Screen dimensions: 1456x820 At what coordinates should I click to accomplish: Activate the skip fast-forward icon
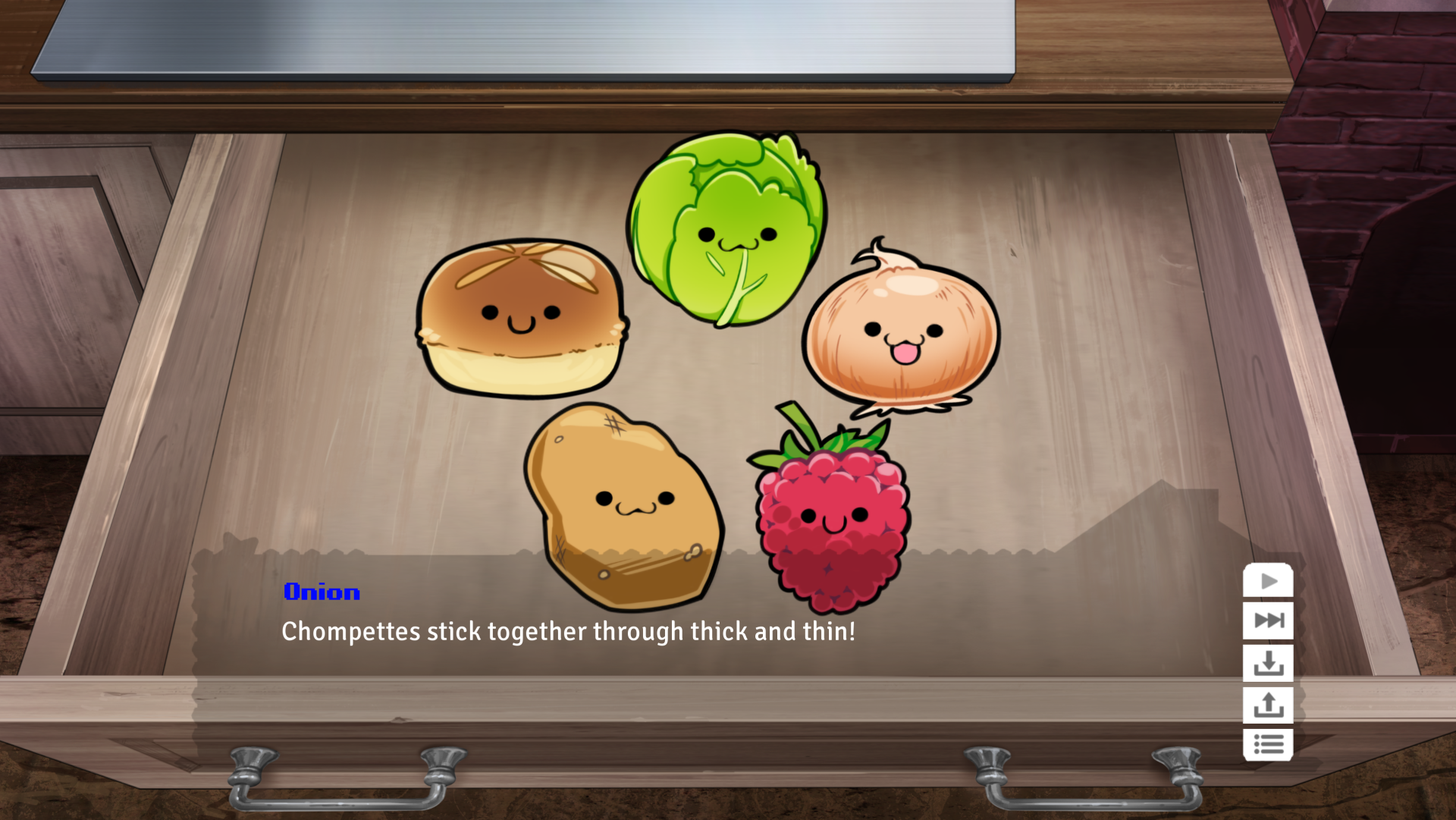coord(1269,619)
